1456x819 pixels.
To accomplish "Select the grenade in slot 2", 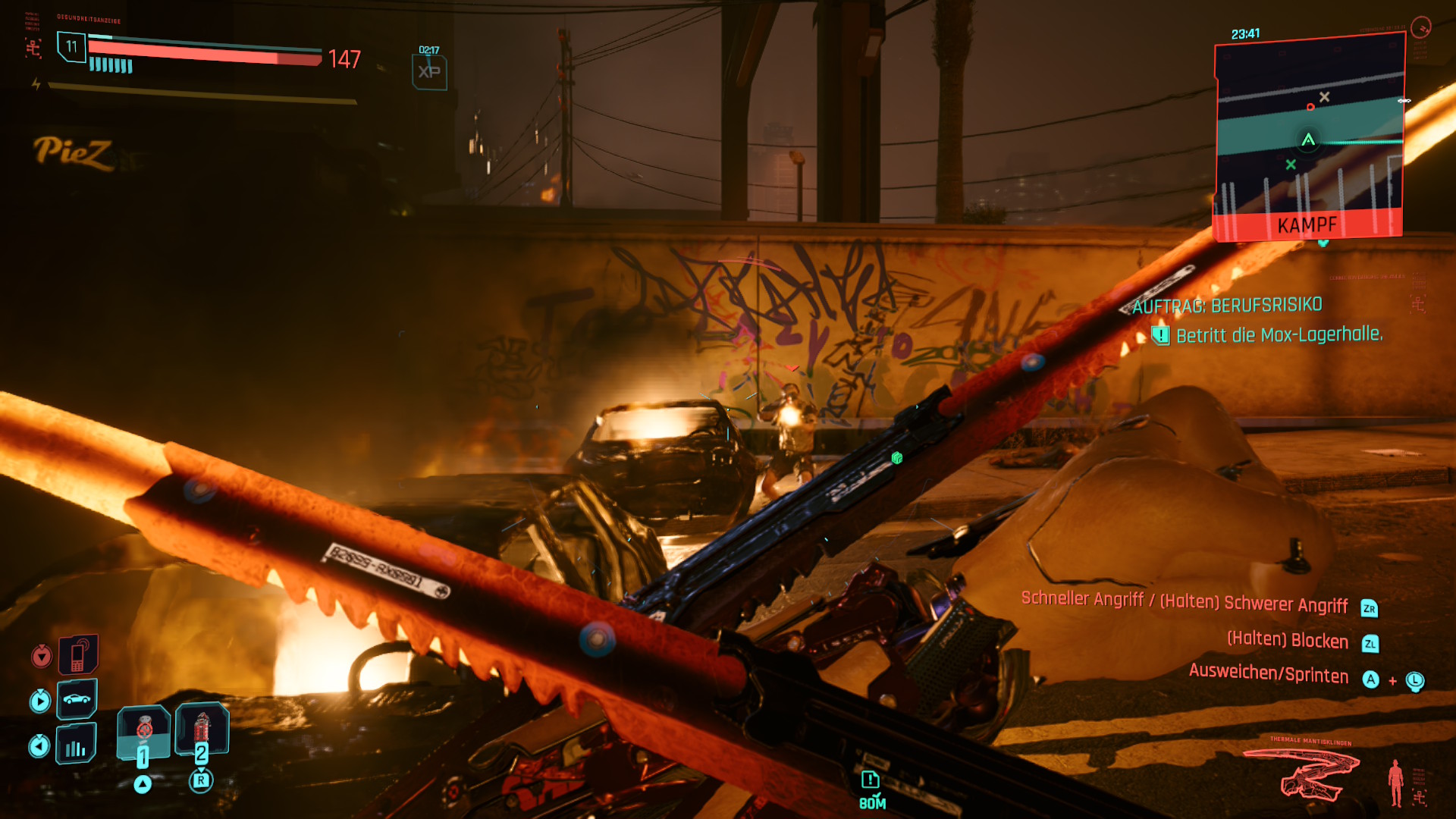I will coord(202,730).
